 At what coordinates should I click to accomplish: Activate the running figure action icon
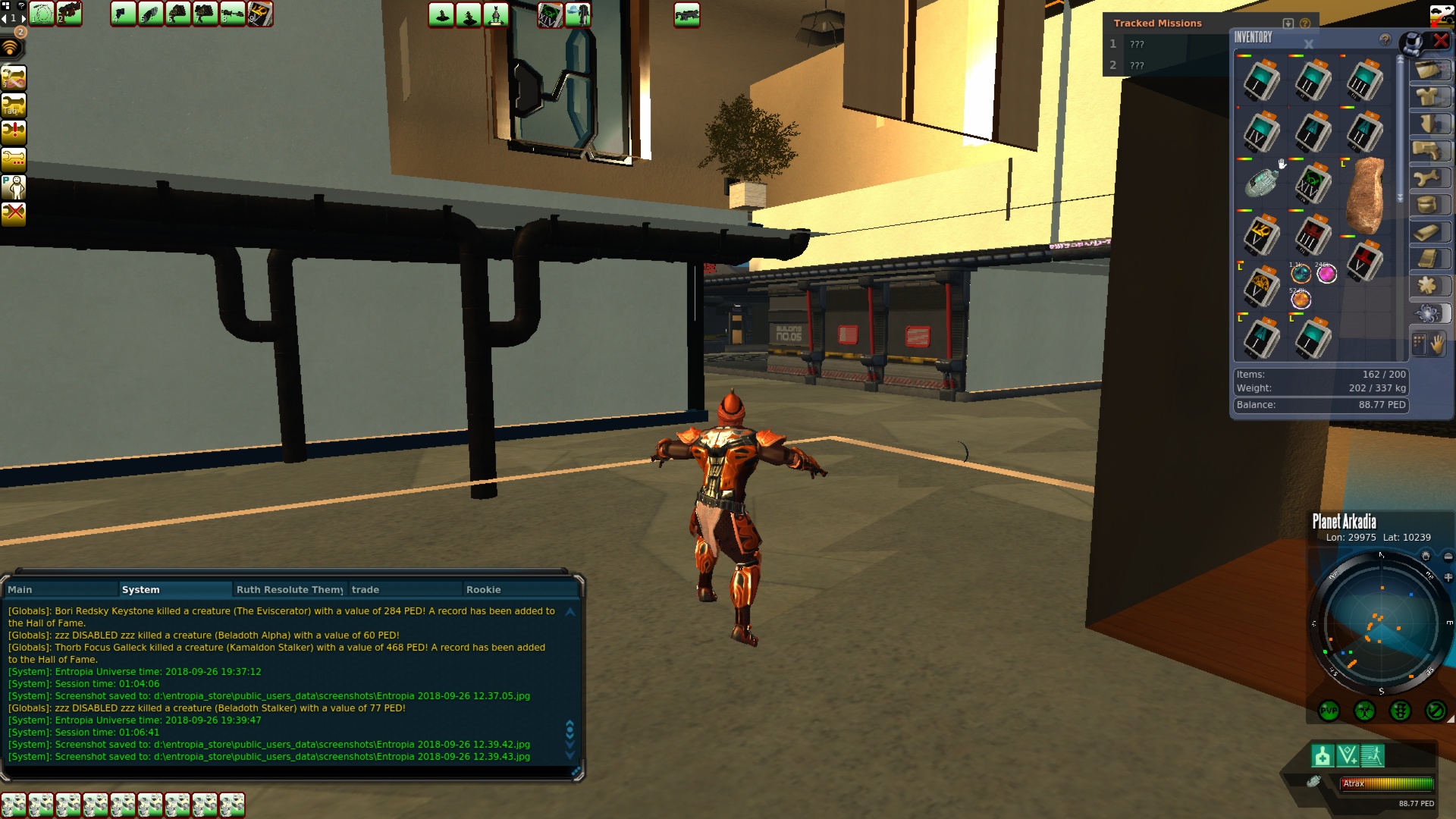[1373, 756]
